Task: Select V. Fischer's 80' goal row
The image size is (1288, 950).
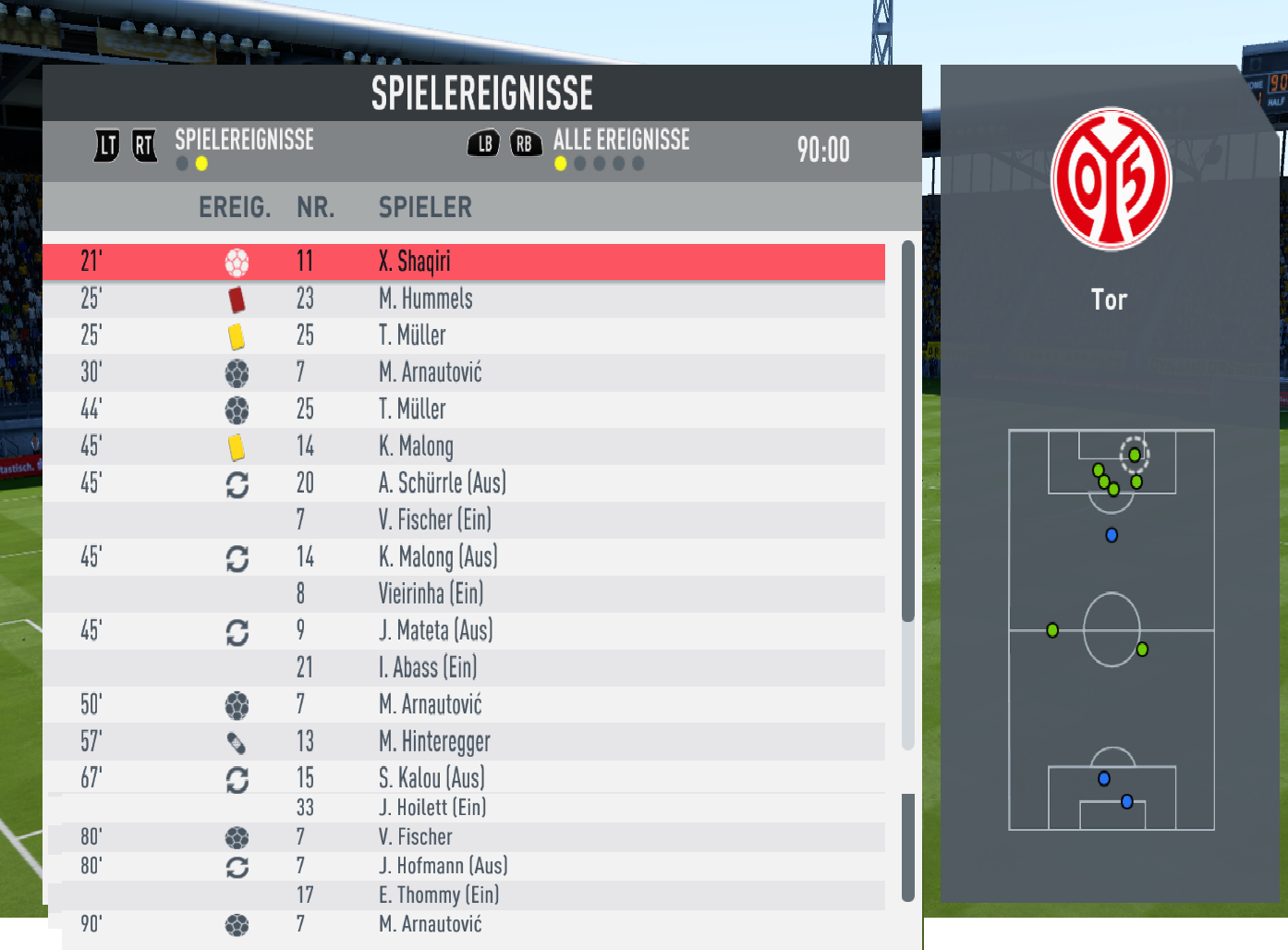Action: click(x=463, y=837)
